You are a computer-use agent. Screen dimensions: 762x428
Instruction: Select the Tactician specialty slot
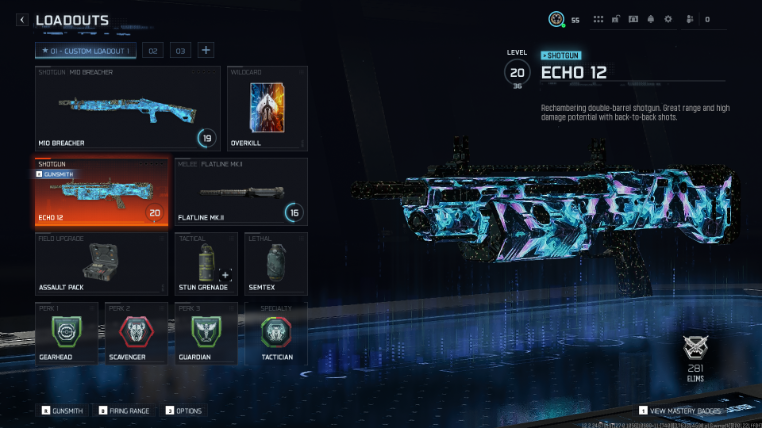(x=273, y=333)
